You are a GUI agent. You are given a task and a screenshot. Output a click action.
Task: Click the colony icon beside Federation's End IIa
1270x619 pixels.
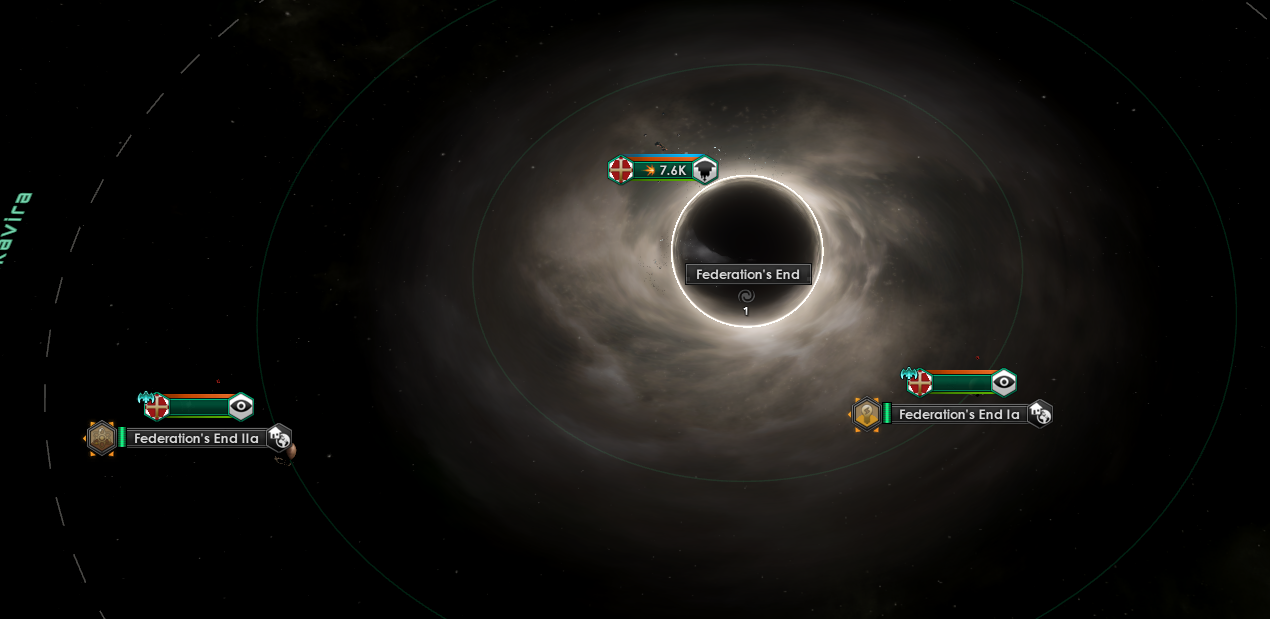[101, 438]
